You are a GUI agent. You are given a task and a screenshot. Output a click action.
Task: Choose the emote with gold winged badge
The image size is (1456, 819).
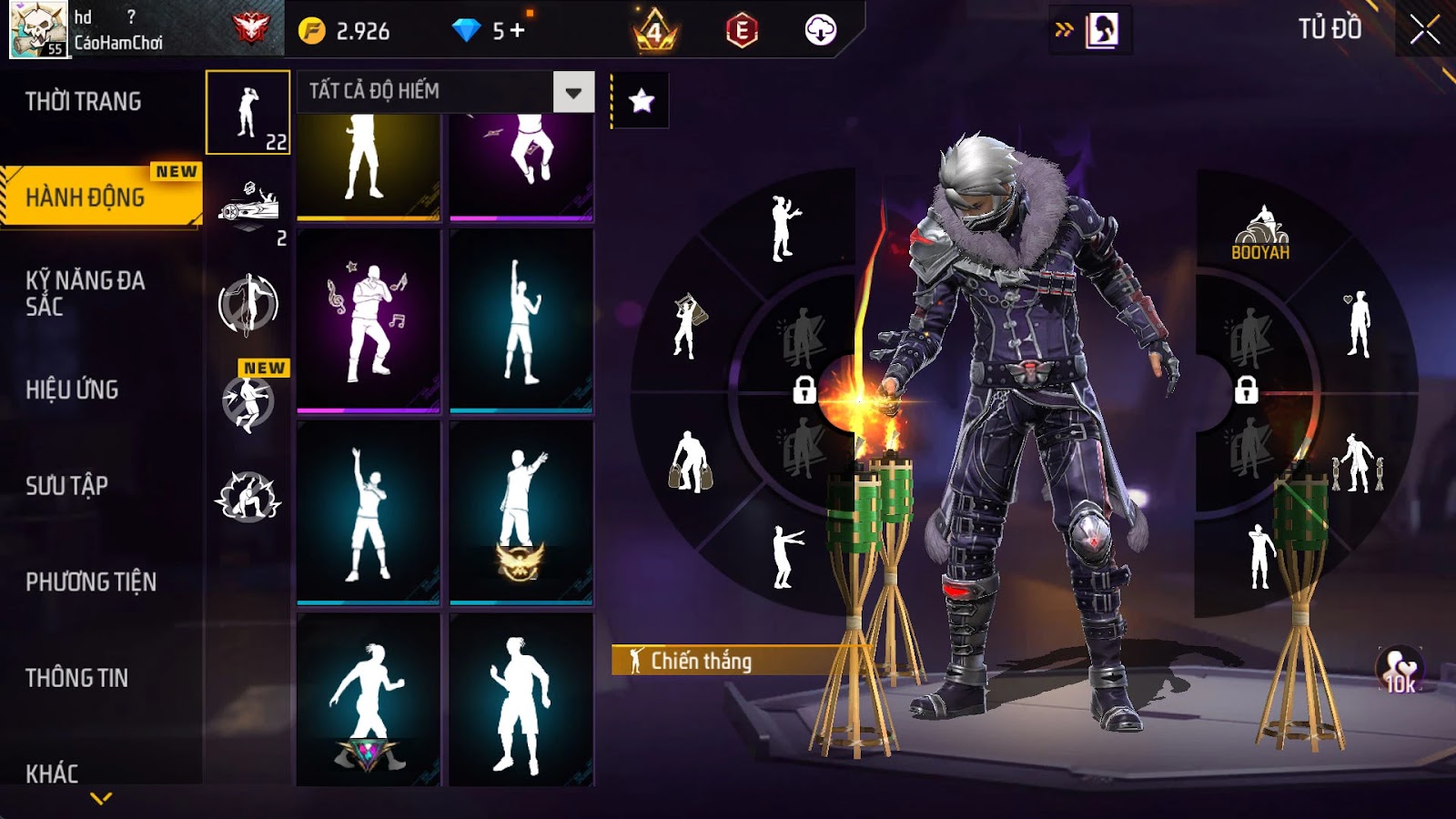521,512
